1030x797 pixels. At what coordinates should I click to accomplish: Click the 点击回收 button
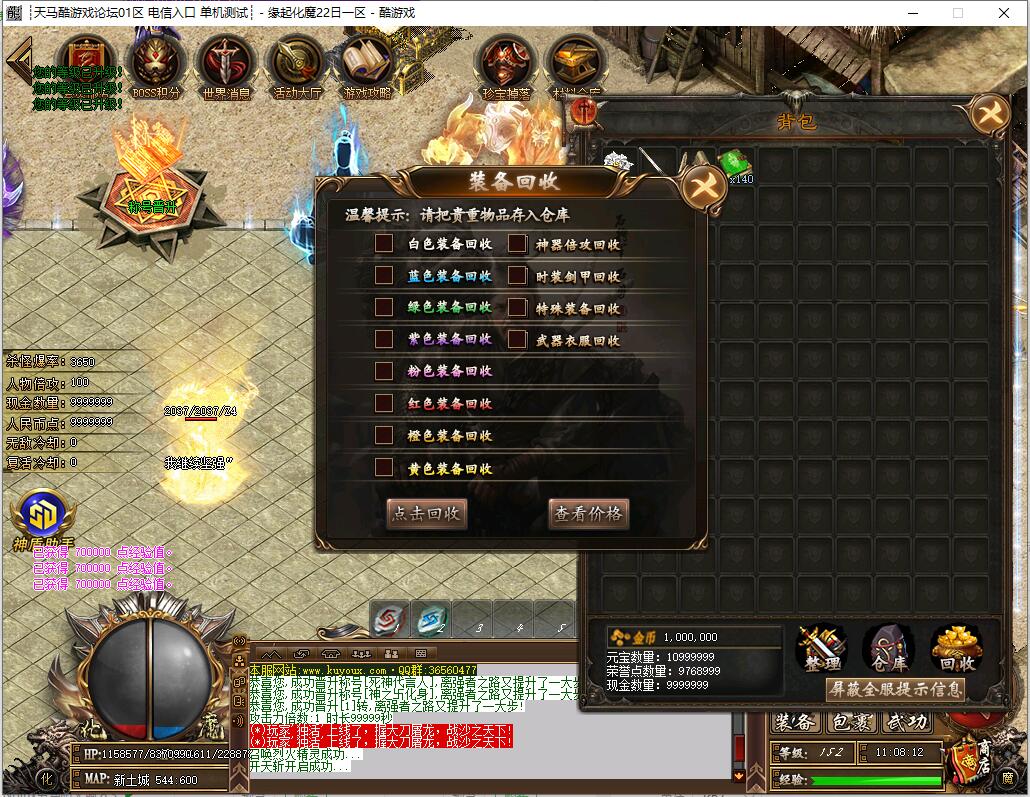click(x=427, y=514)
